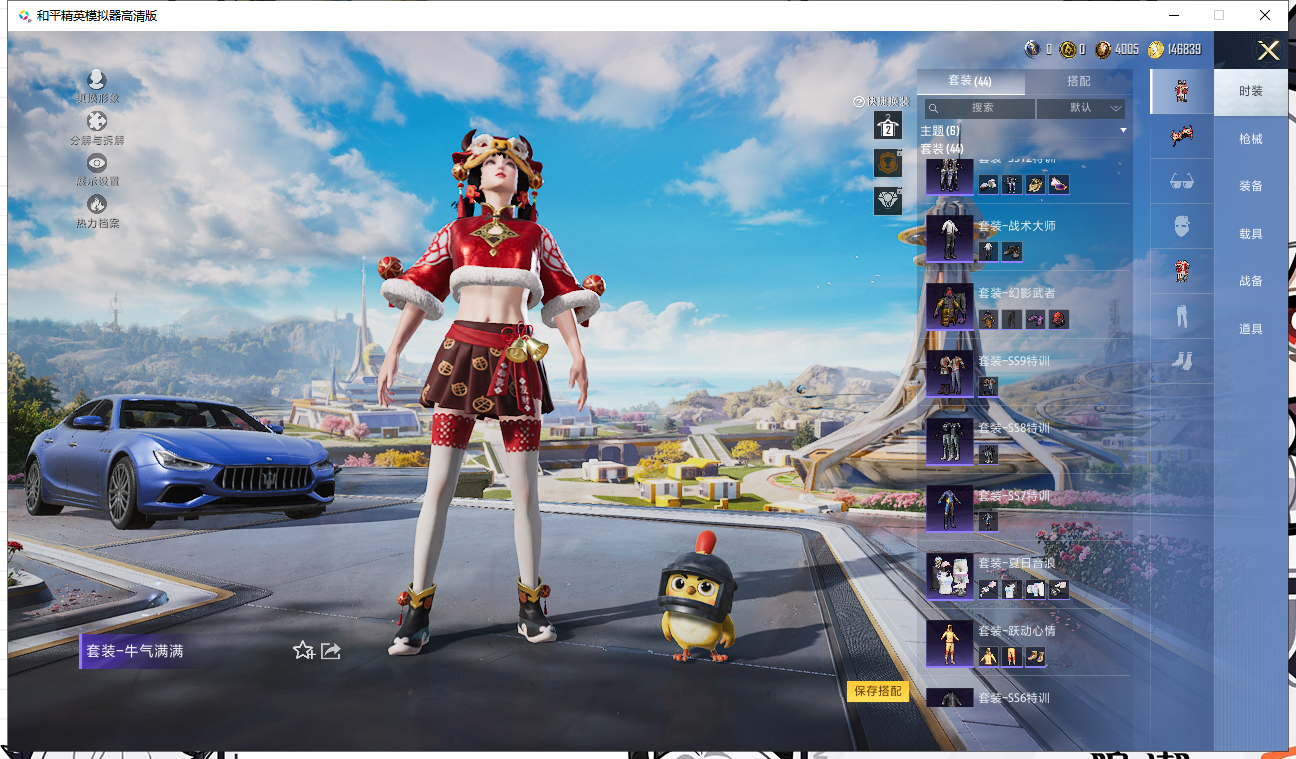Open the 分解与拆解 dismantle menu
This screenshot has width=1296, height=759.
[97, 127]
